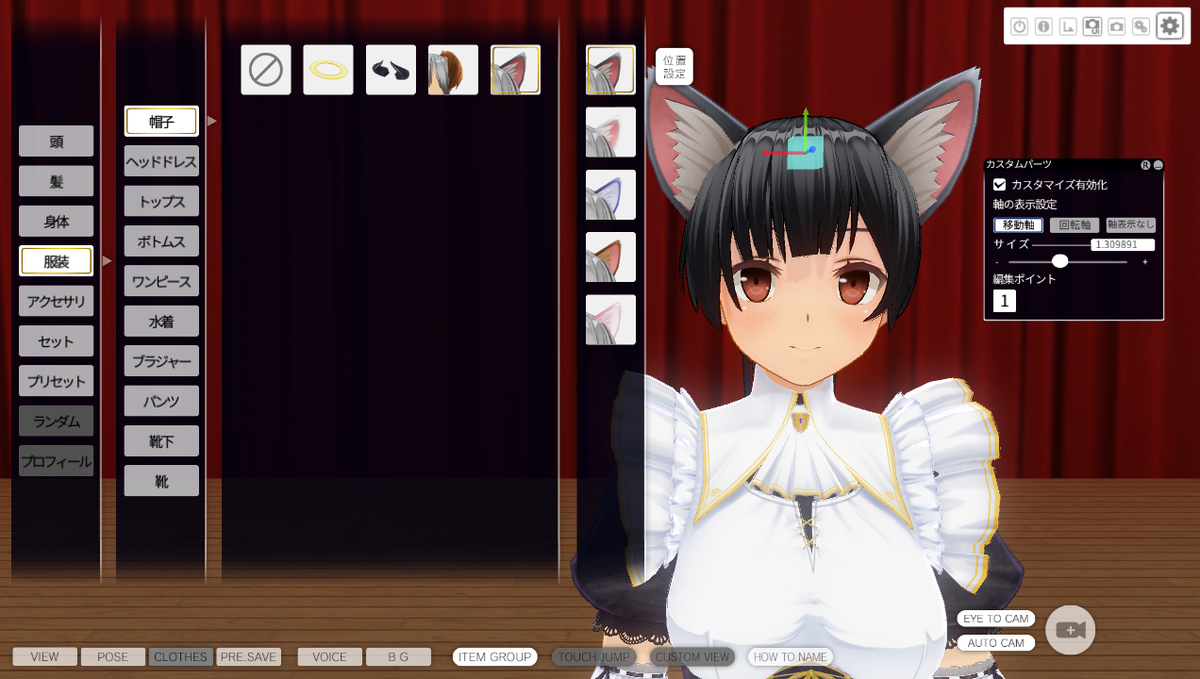
Task: Open the プロフィール profile section
Action: (x=56, y=461)
